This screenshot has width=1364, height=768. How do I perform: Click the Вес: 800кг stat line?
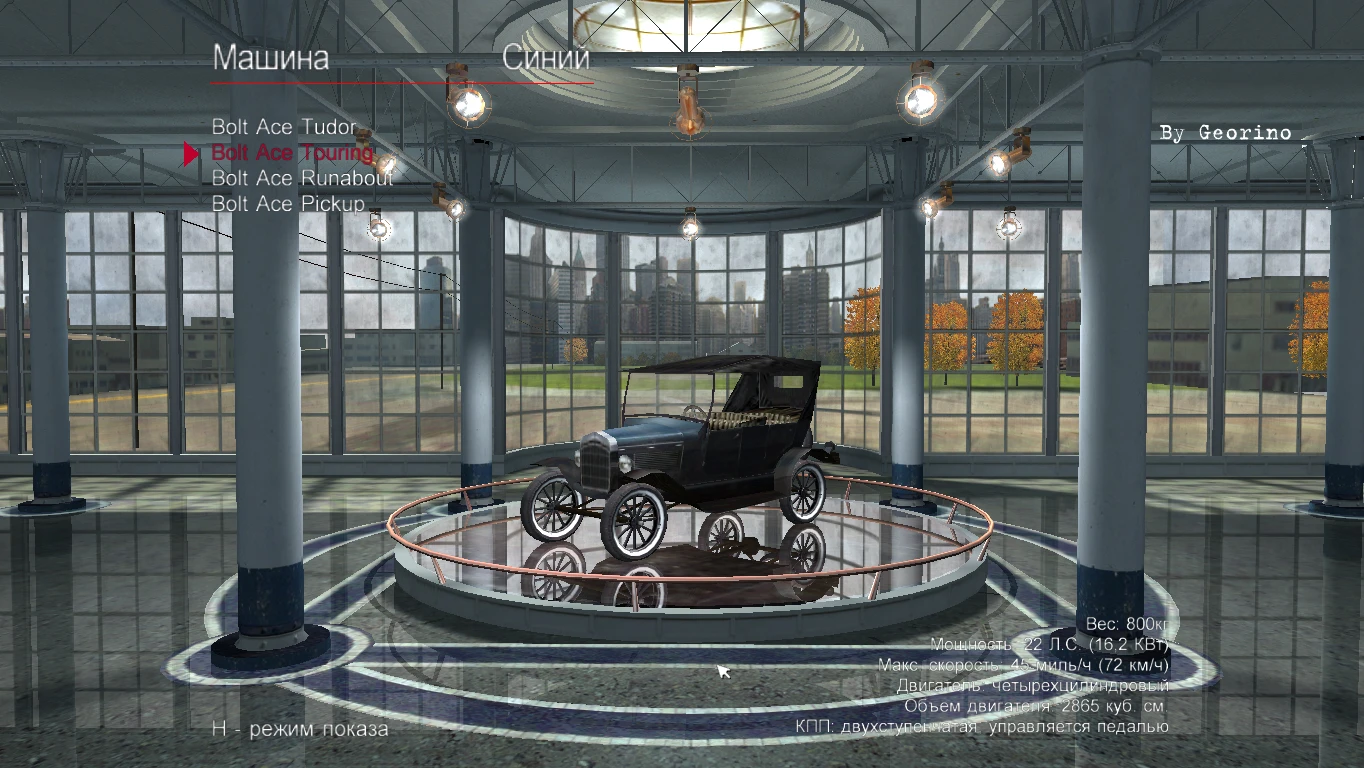click(1125, 622)
